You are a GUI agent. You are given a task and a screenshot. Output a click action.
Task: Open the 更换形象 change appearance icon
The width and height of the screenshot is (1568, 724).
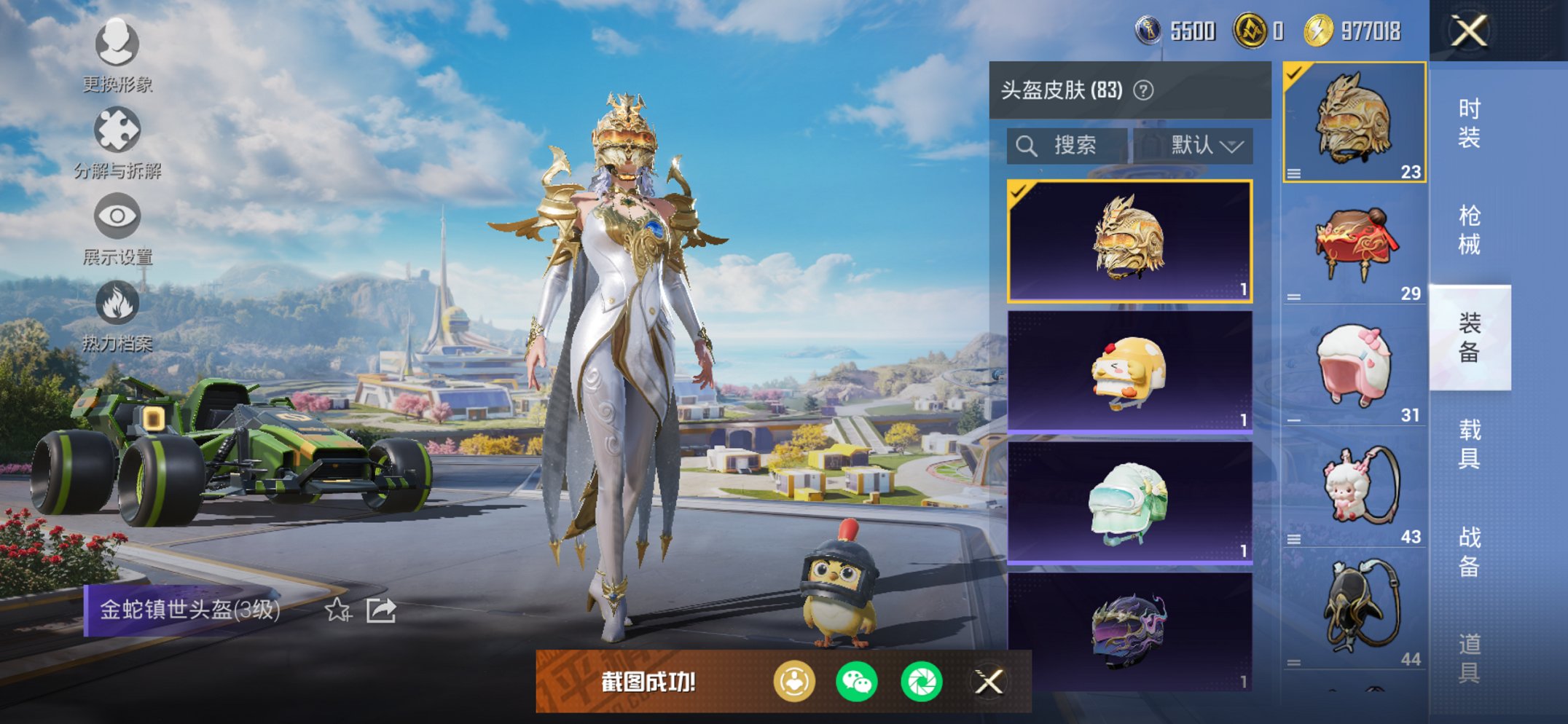coord(117,45)
